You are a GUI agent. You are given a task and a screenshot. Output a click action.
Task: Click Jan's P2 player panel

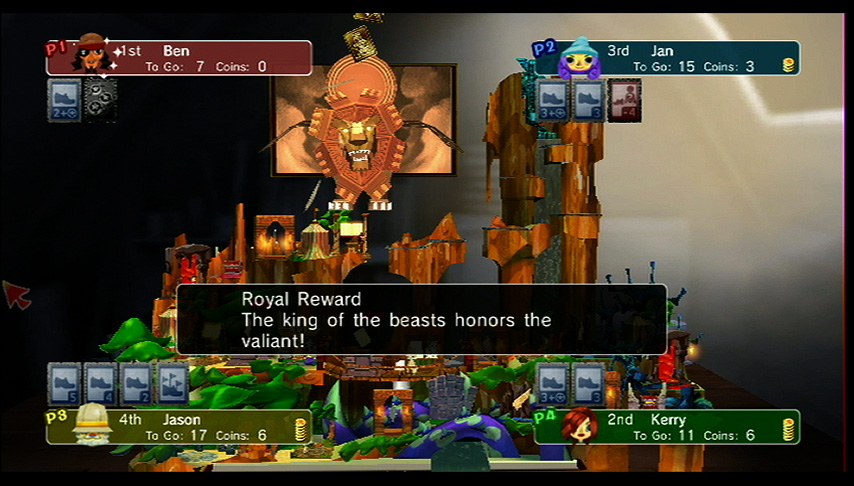(668, 58)
